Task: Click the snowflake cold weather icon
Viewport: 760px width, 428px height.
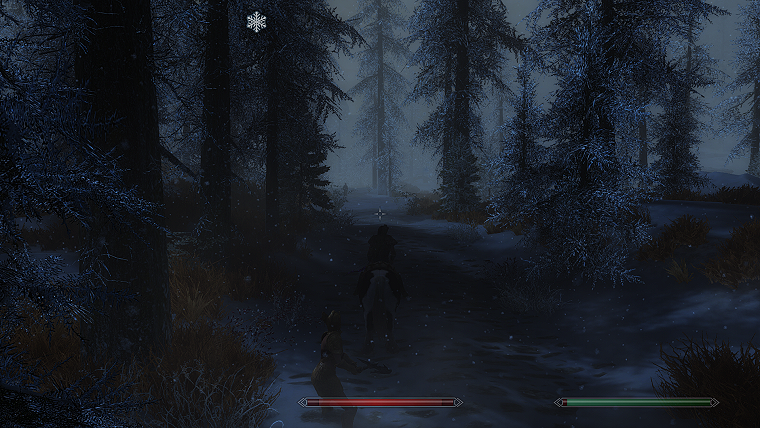Action: pyautogui.click(x=257, y=21)
